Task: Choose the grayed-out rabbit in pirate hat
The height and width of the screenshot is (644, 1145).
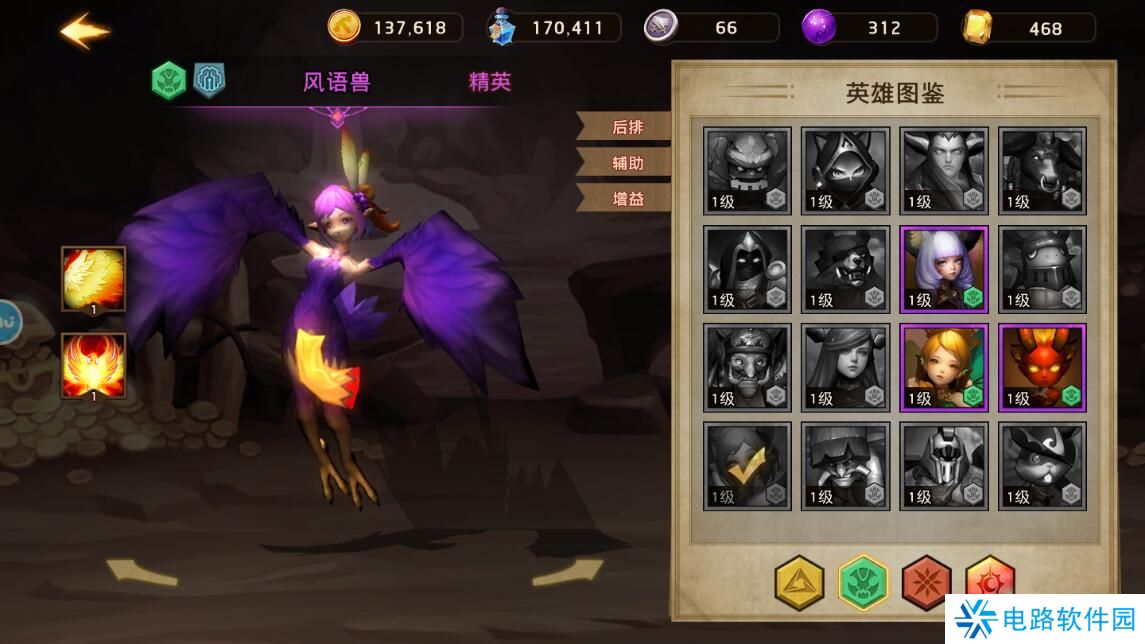Action: click(x=1042, y=465)
